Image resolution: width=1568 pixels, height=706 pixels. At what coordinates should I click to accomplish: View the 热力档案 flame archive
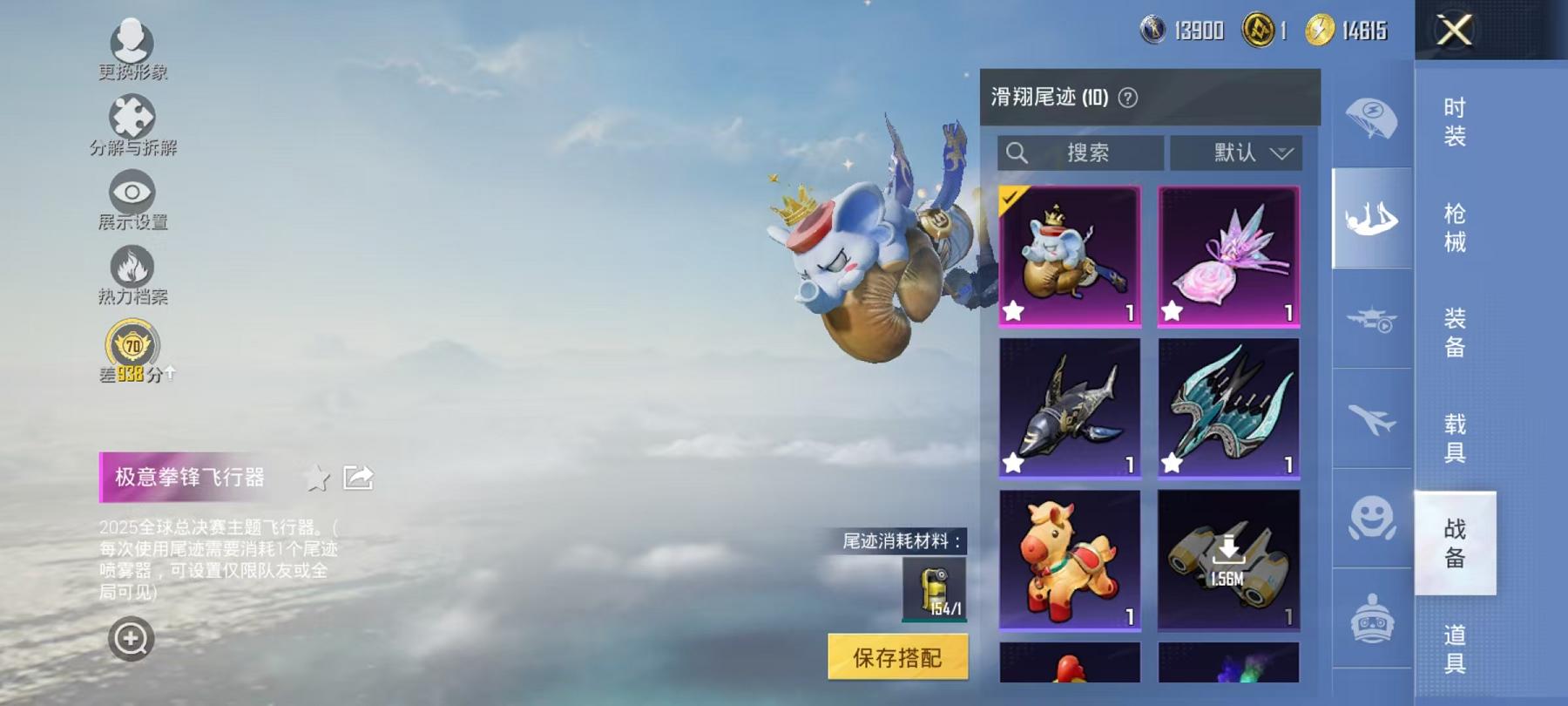(131, 264)
